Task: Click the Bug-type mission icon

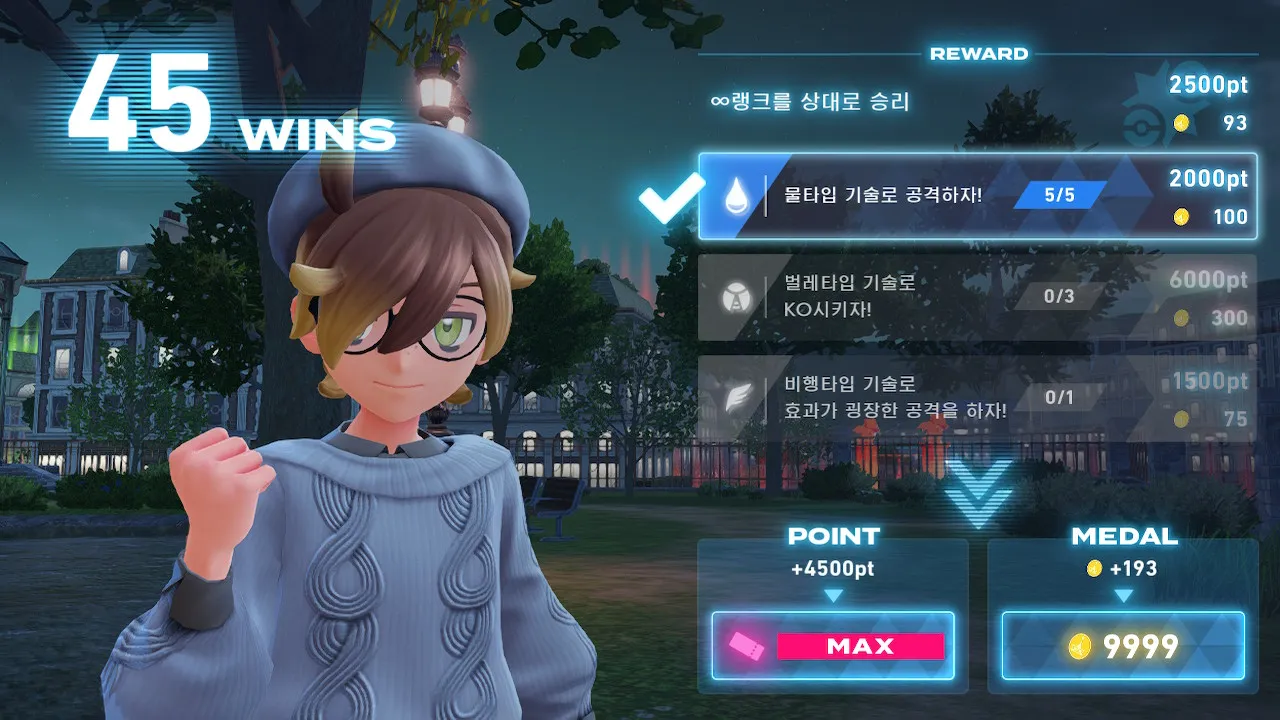Action: [737, 297]
